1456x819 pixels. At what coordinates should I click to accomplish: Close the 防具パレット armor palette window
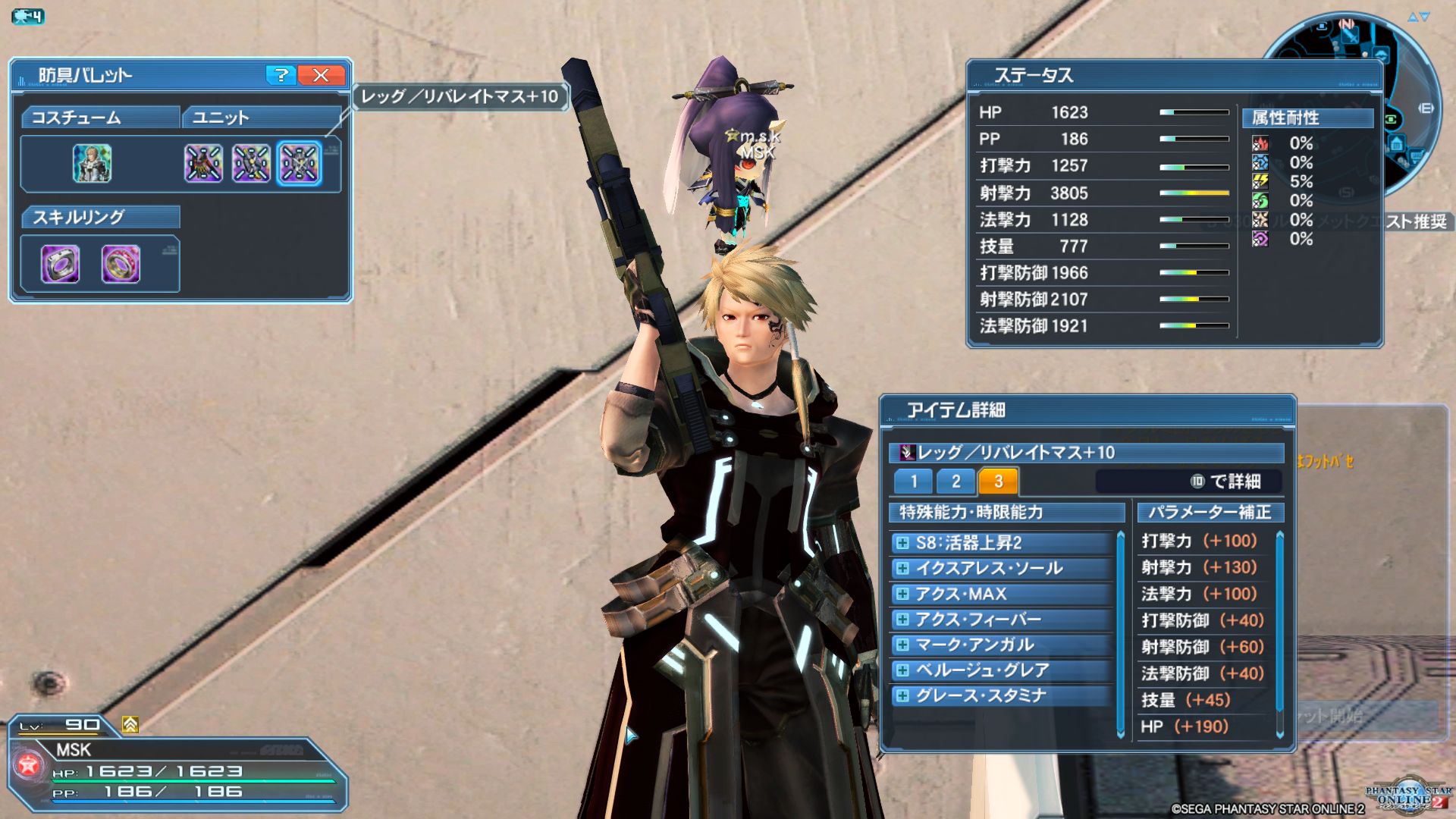[x=321, y=75]
